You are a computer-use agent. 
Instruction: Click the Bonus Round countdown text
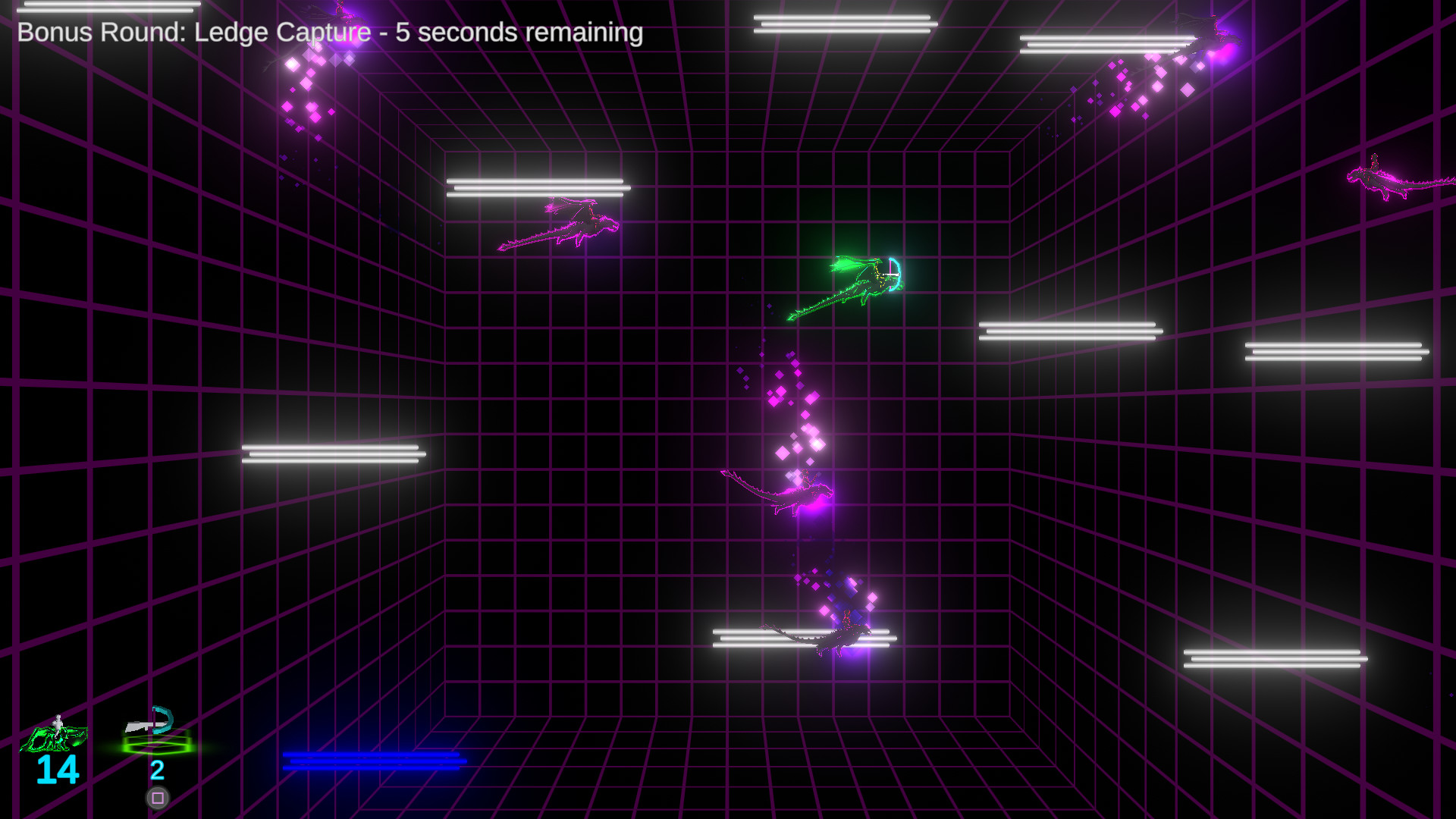click(330, 33)
